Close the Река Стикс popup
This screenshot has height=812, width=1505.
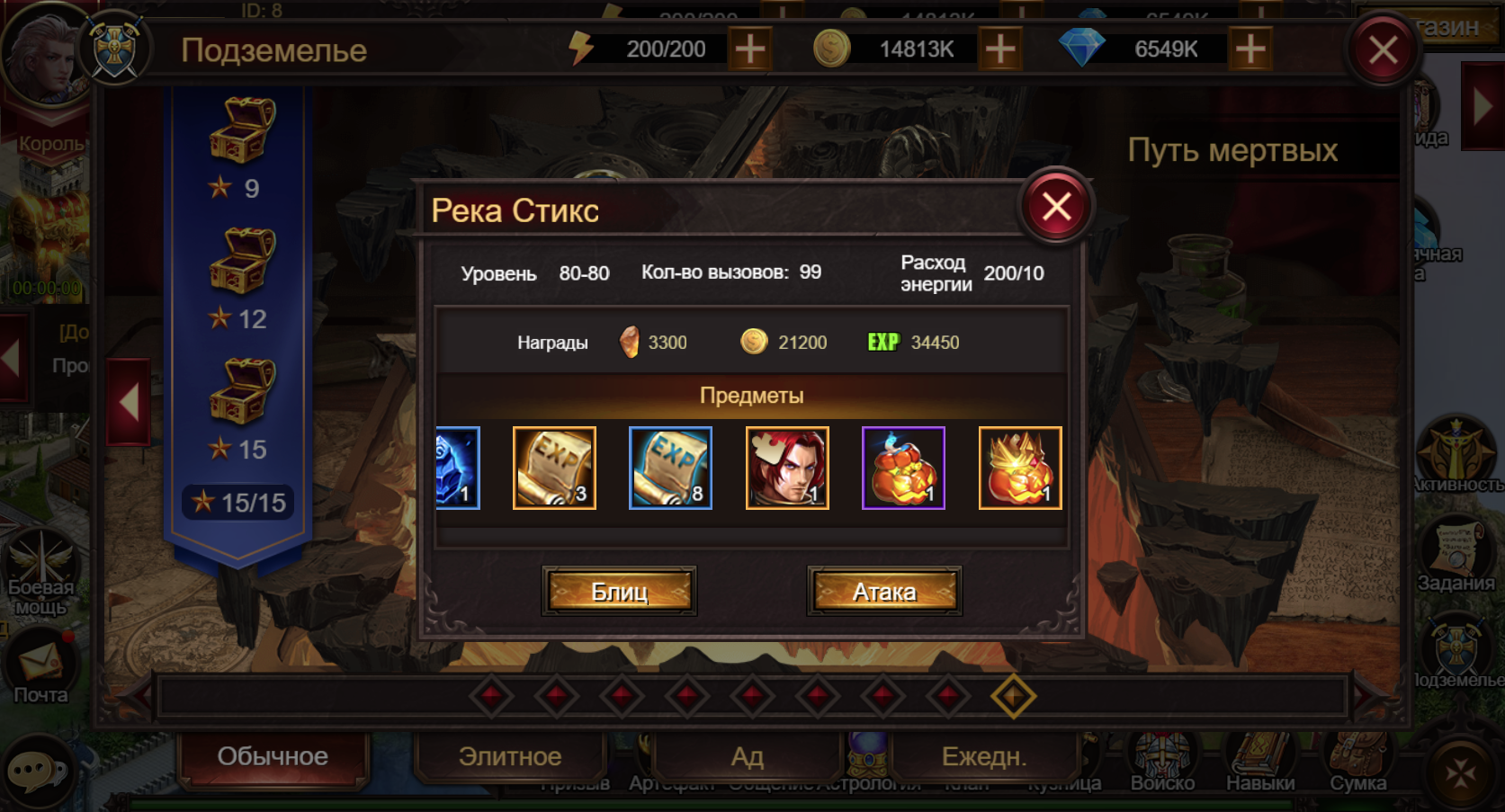tap(1056, 207)
